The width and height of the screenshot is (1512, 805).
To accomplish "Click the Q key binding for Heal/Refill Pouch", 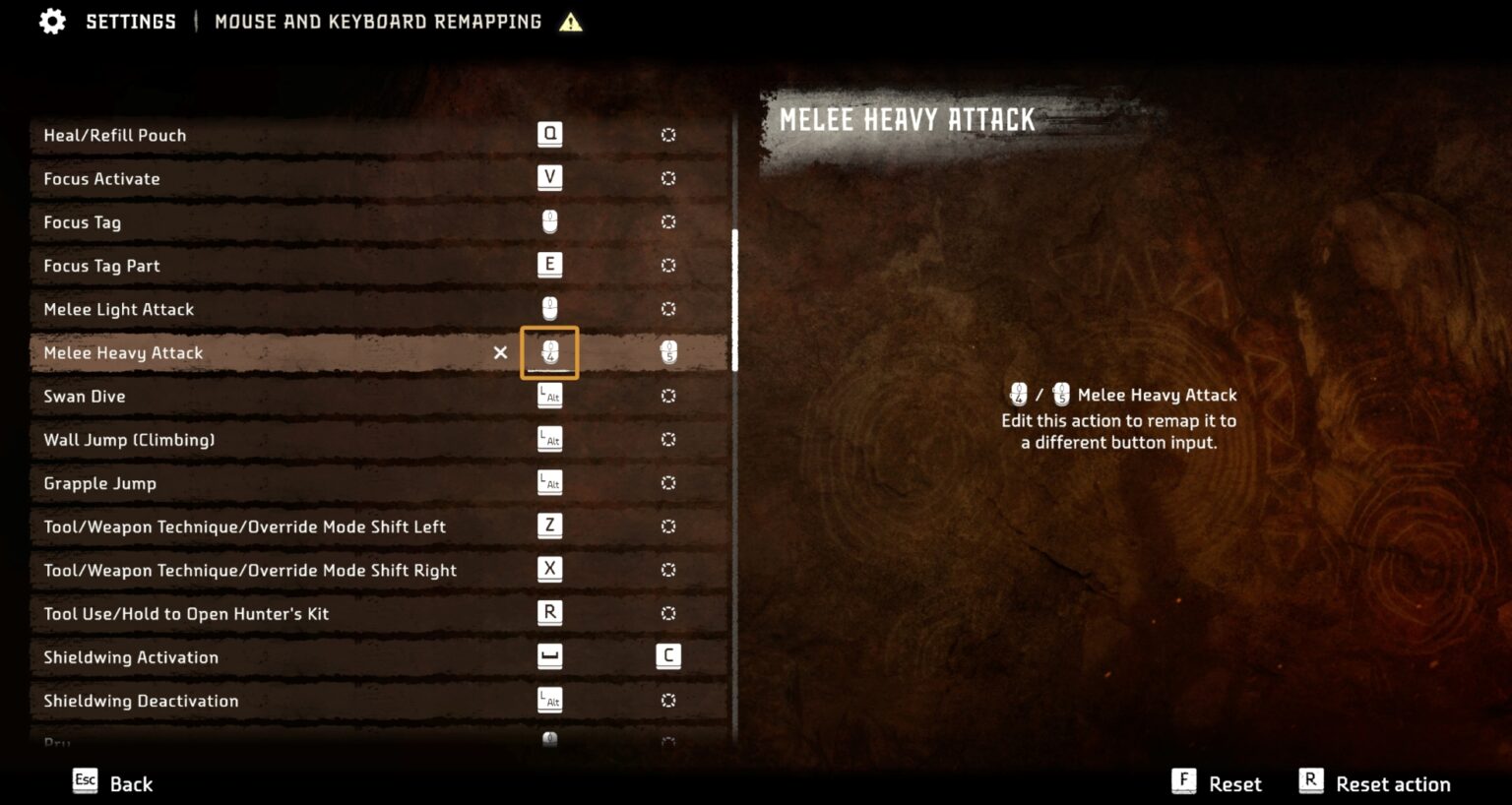I will point(549,134).
